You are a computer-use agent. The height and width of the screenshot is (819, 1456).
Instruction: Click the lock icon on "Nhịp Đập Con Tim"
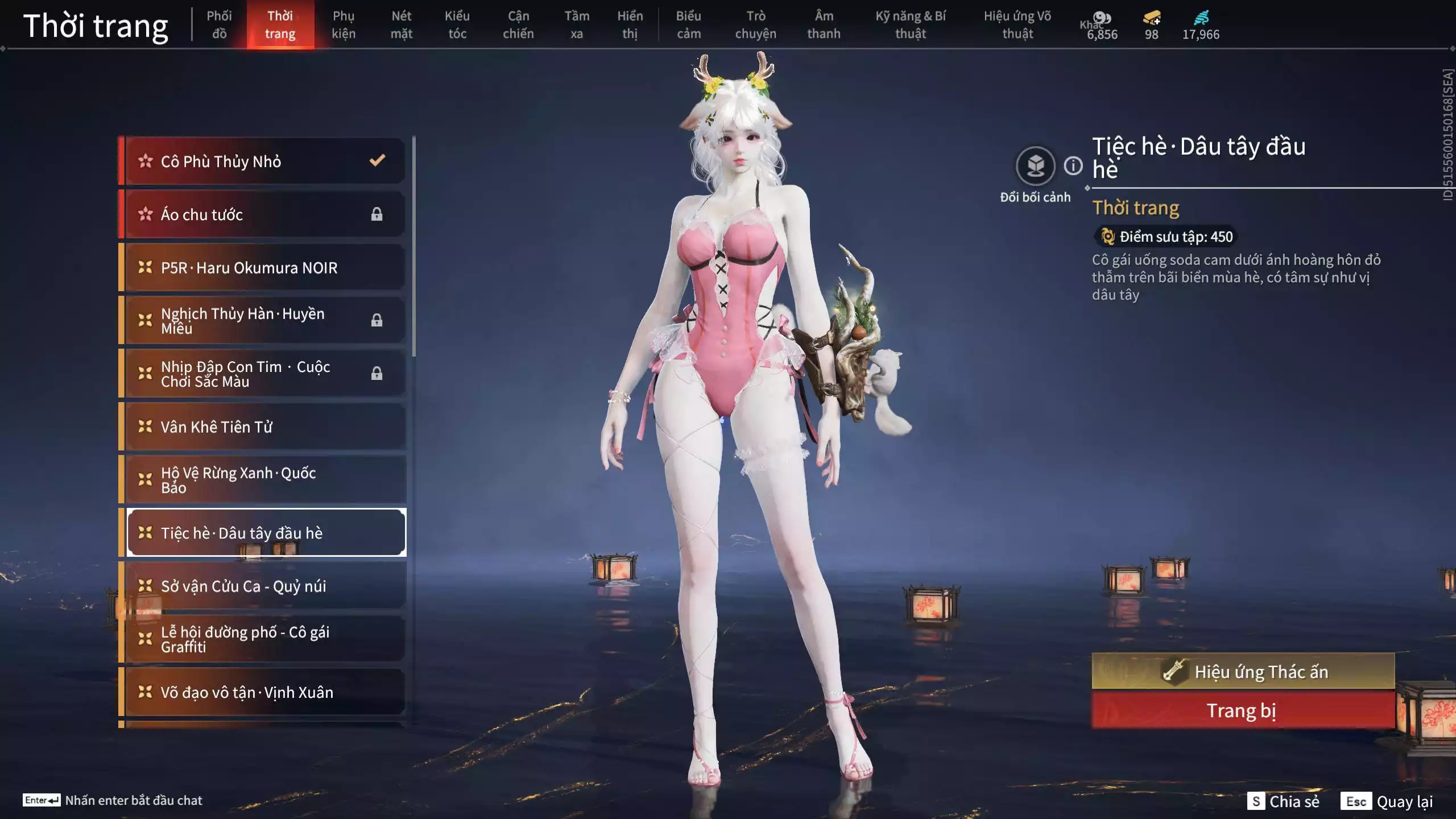[x=377, y=373]
